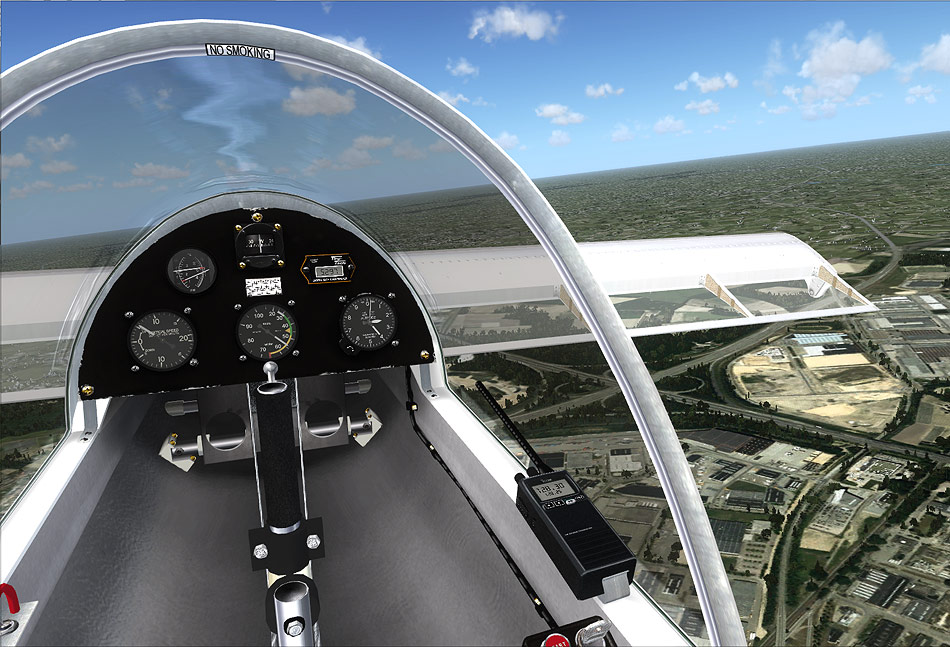Select the airspeed indicator dial

265,332
